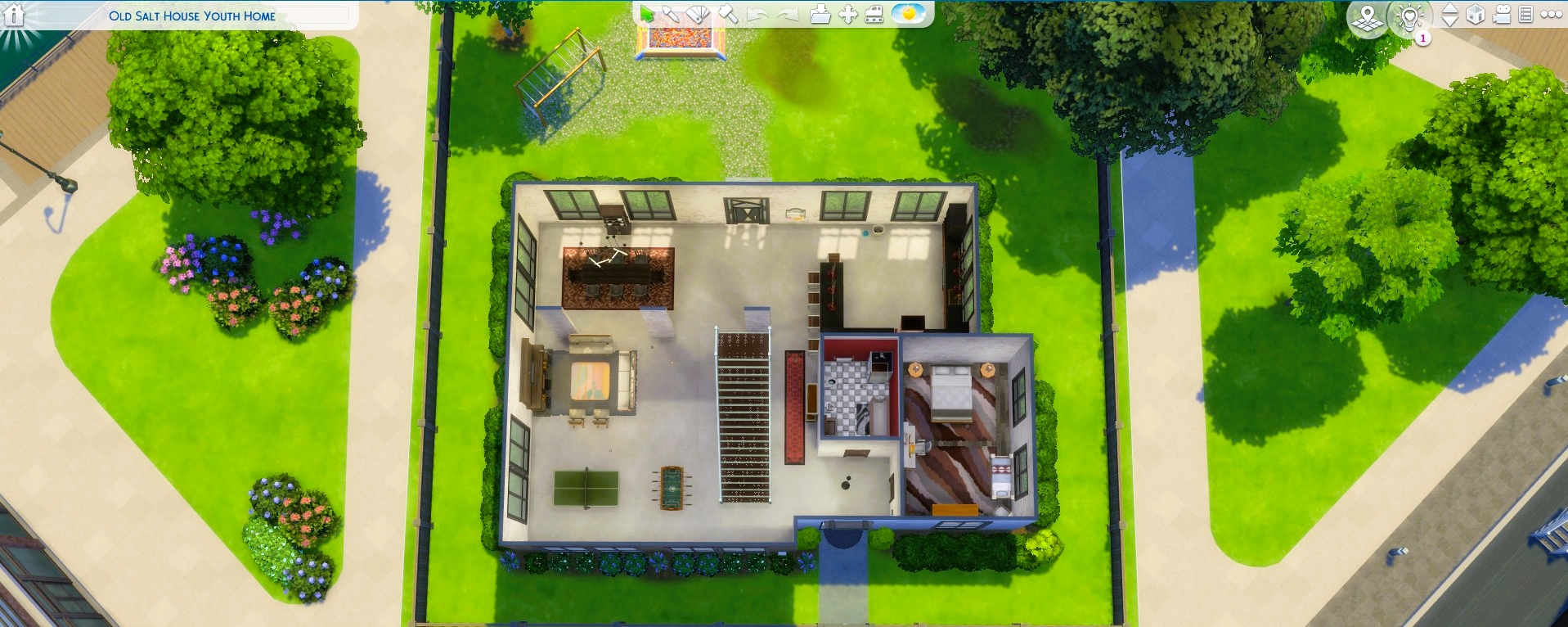Toggle build tips with the lightbulb icon
Viewport: 1568px width, 627px height.
[1409, 16]
